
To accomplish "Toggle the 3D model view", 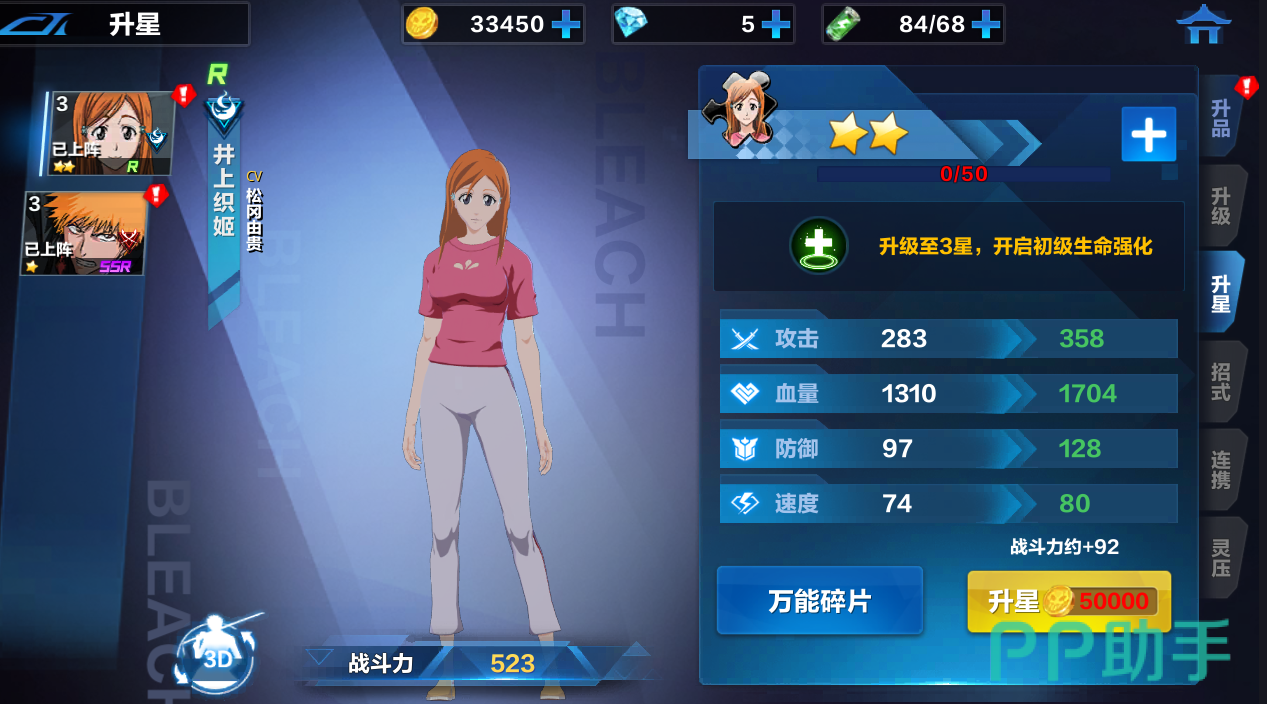I will 217,653.
